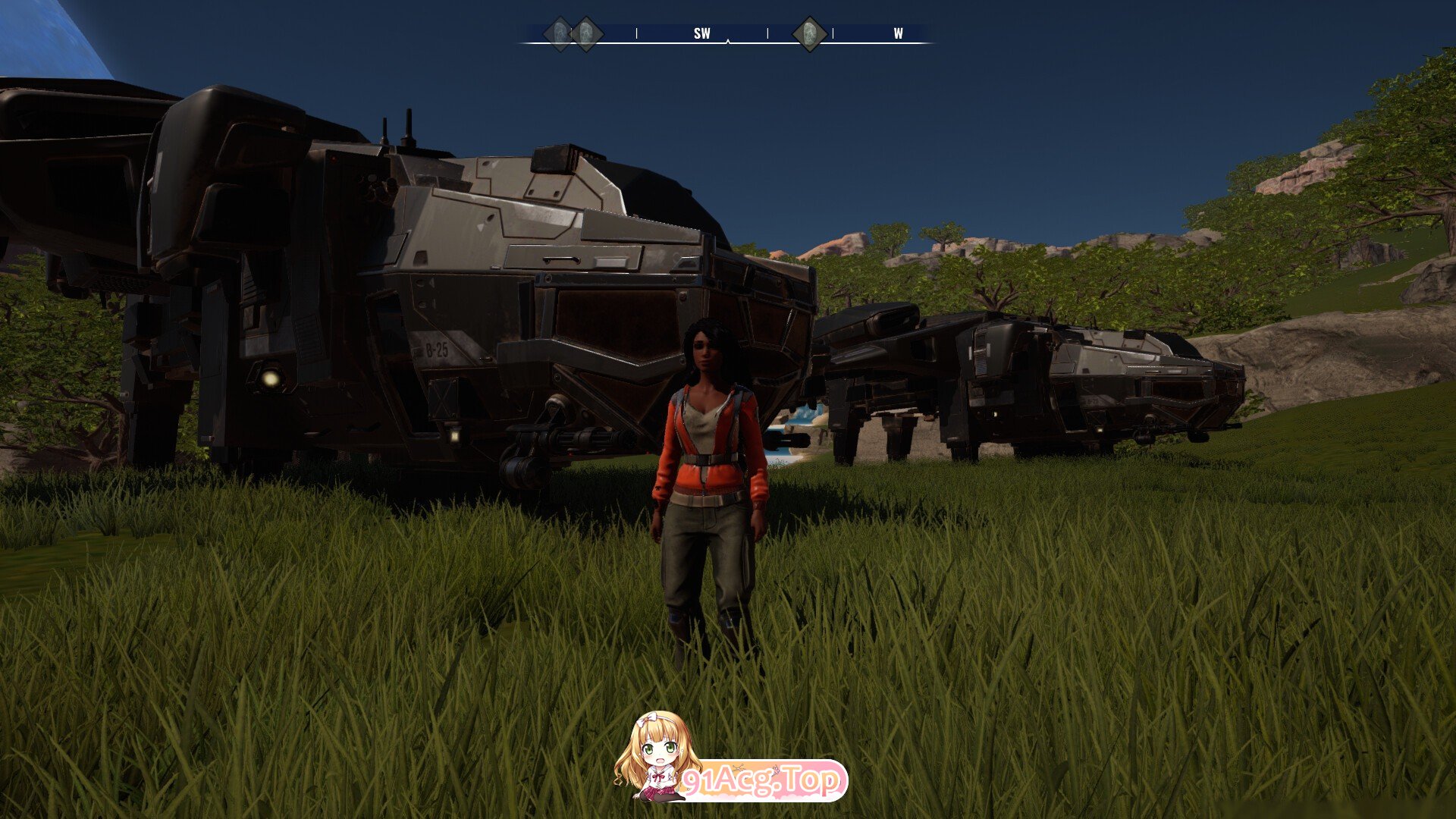Open the 91Acg.Top watermark link
1456x819 pixels.
[x=761, y=780]
